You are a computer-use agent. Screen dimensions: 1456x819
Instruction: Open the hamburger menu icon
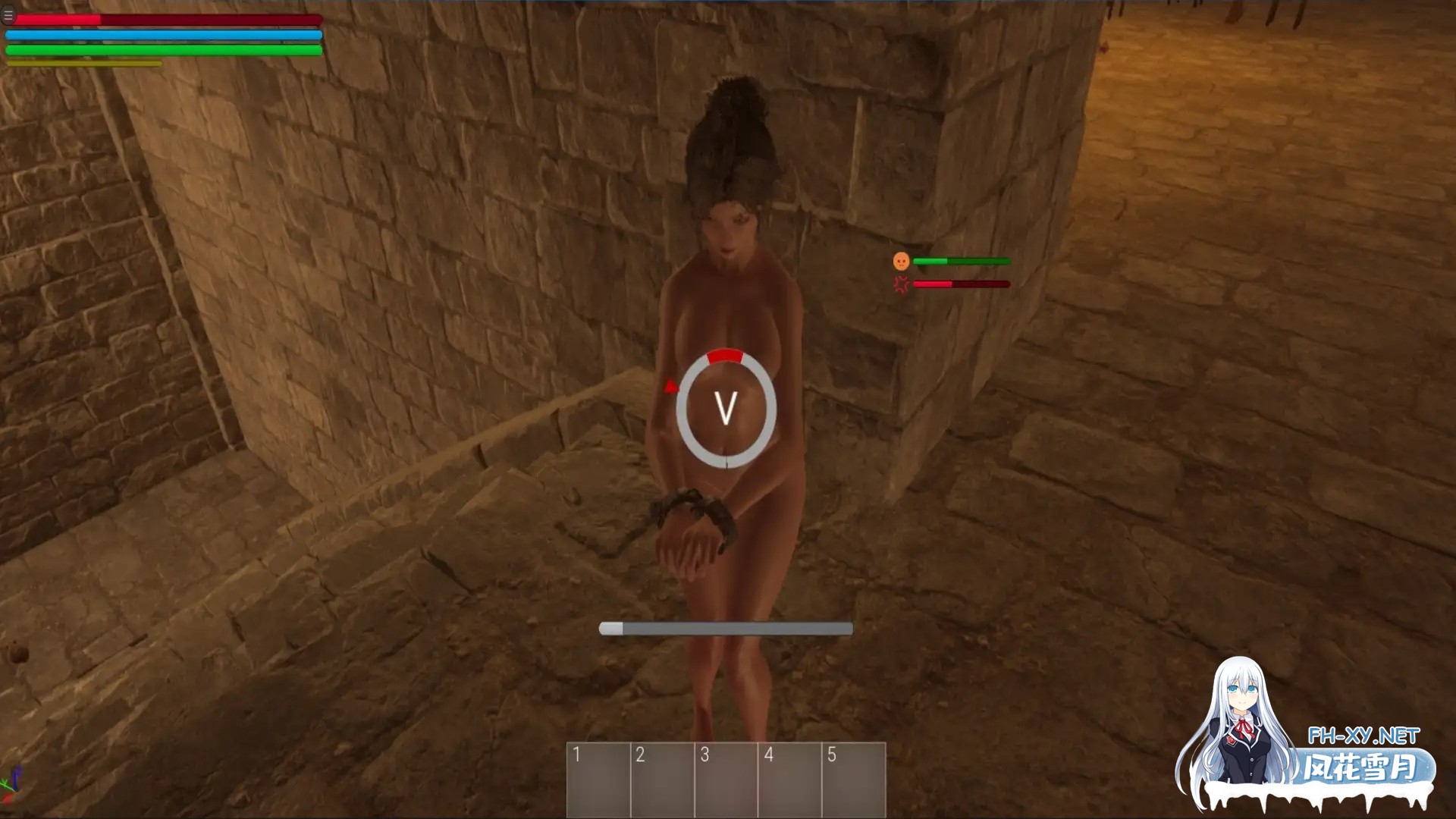8,15
